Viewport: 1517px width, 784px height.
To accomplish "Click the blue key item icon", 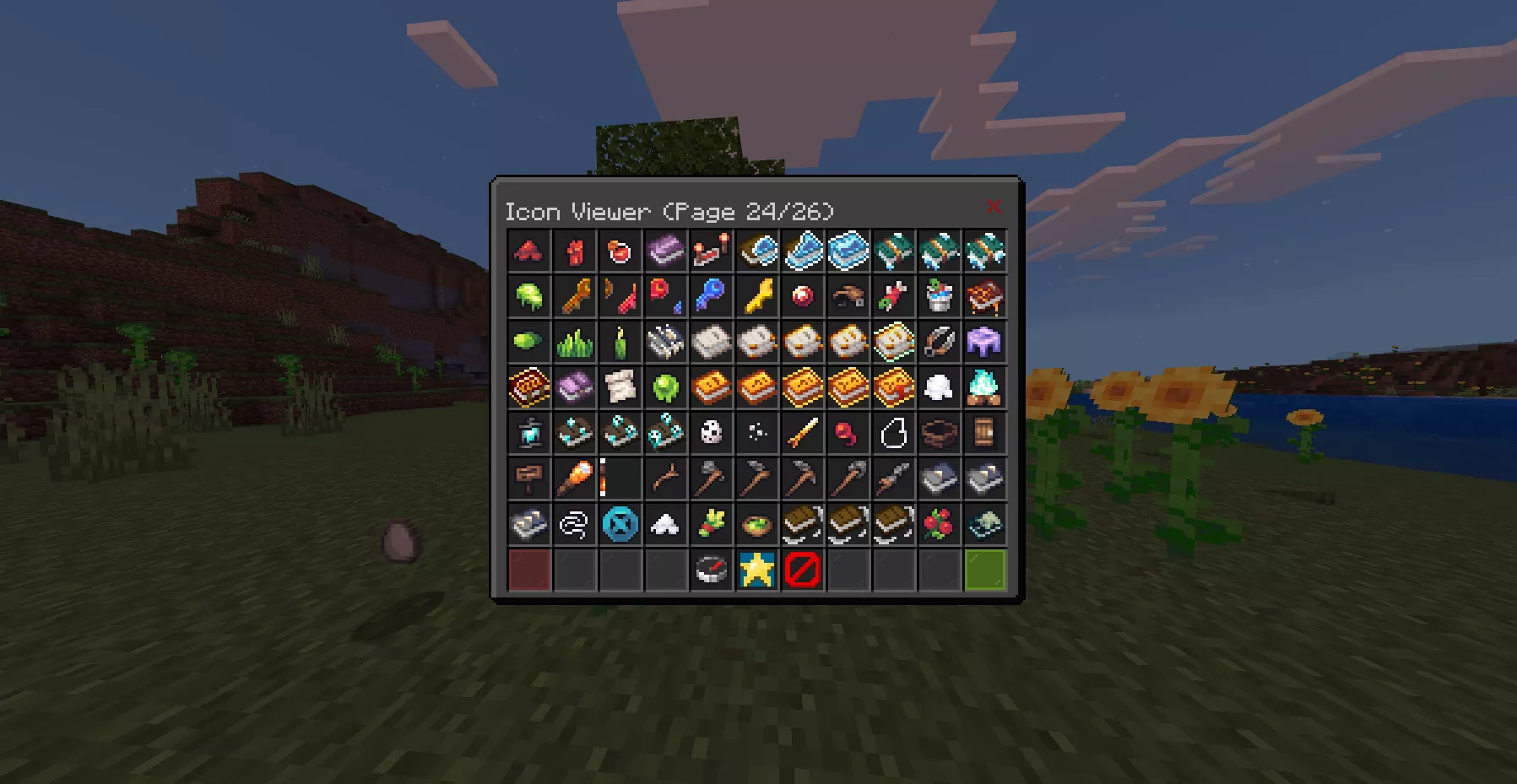I will point(712,296).
